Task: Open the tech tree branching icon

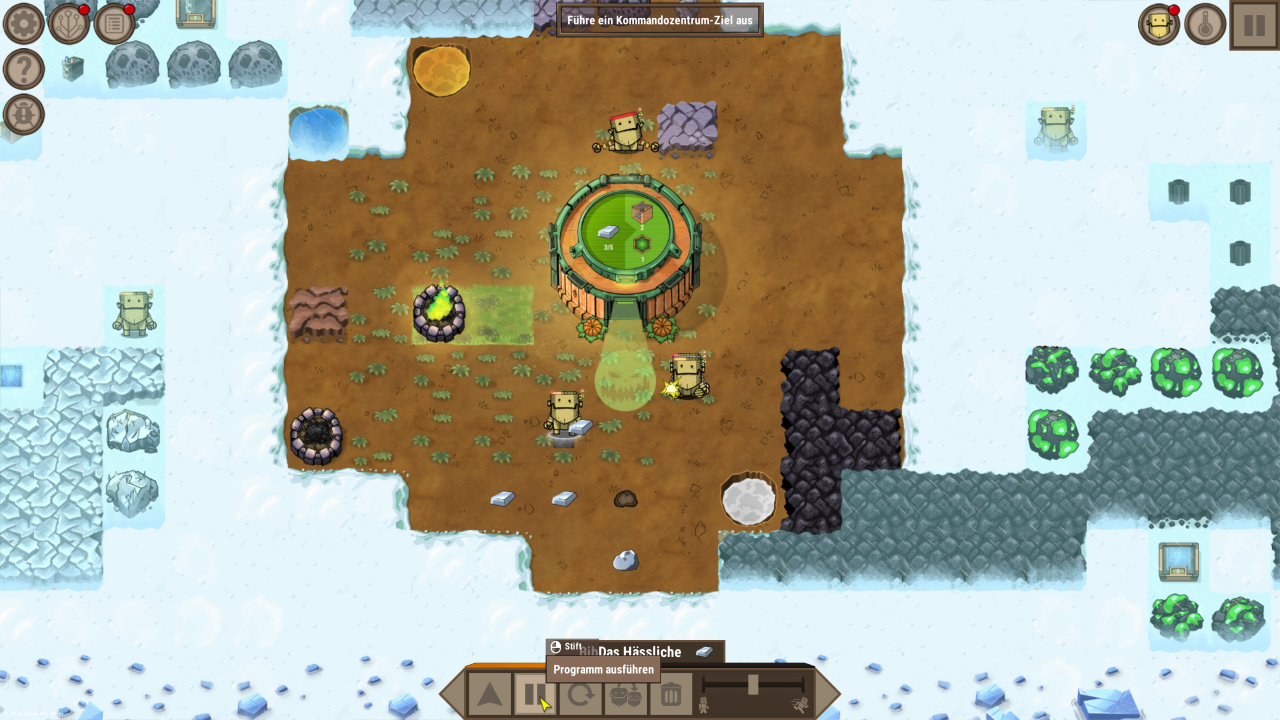Action: pyautogui.click(x=69, y=23)
